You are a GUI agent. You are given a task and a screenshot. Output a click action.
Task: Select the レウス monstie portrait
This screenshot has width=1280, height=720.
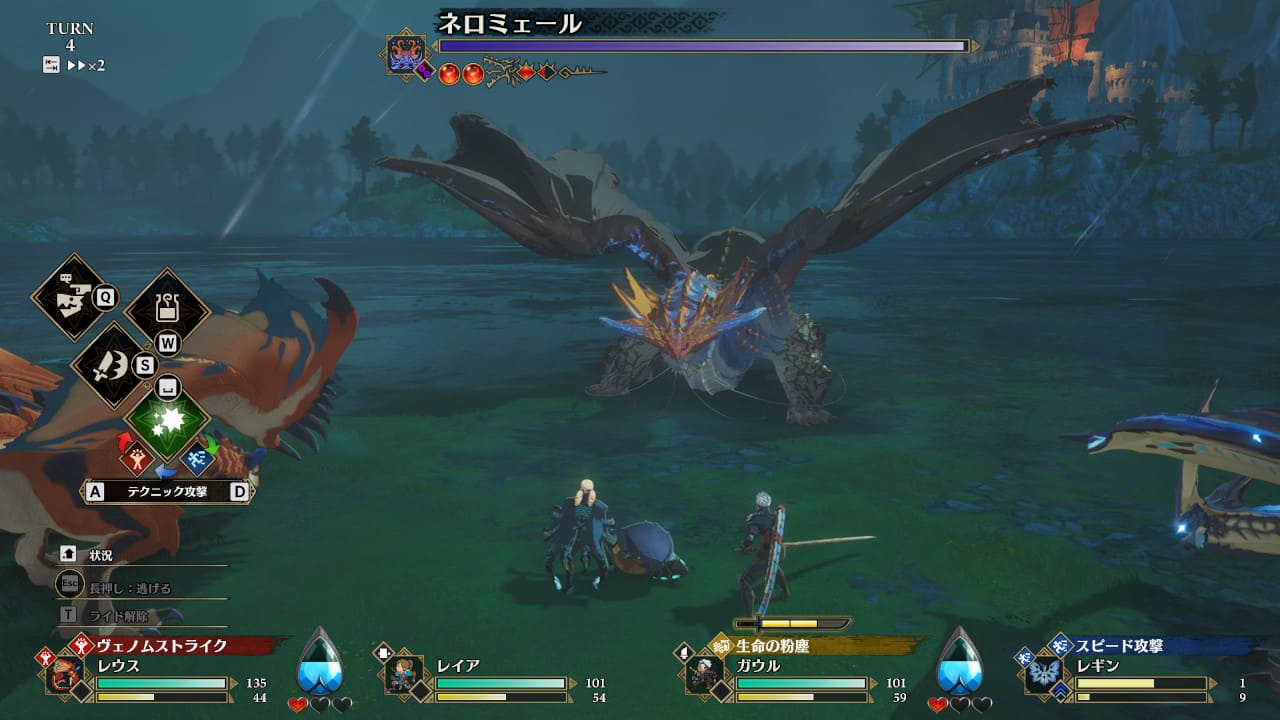(65, 674)
